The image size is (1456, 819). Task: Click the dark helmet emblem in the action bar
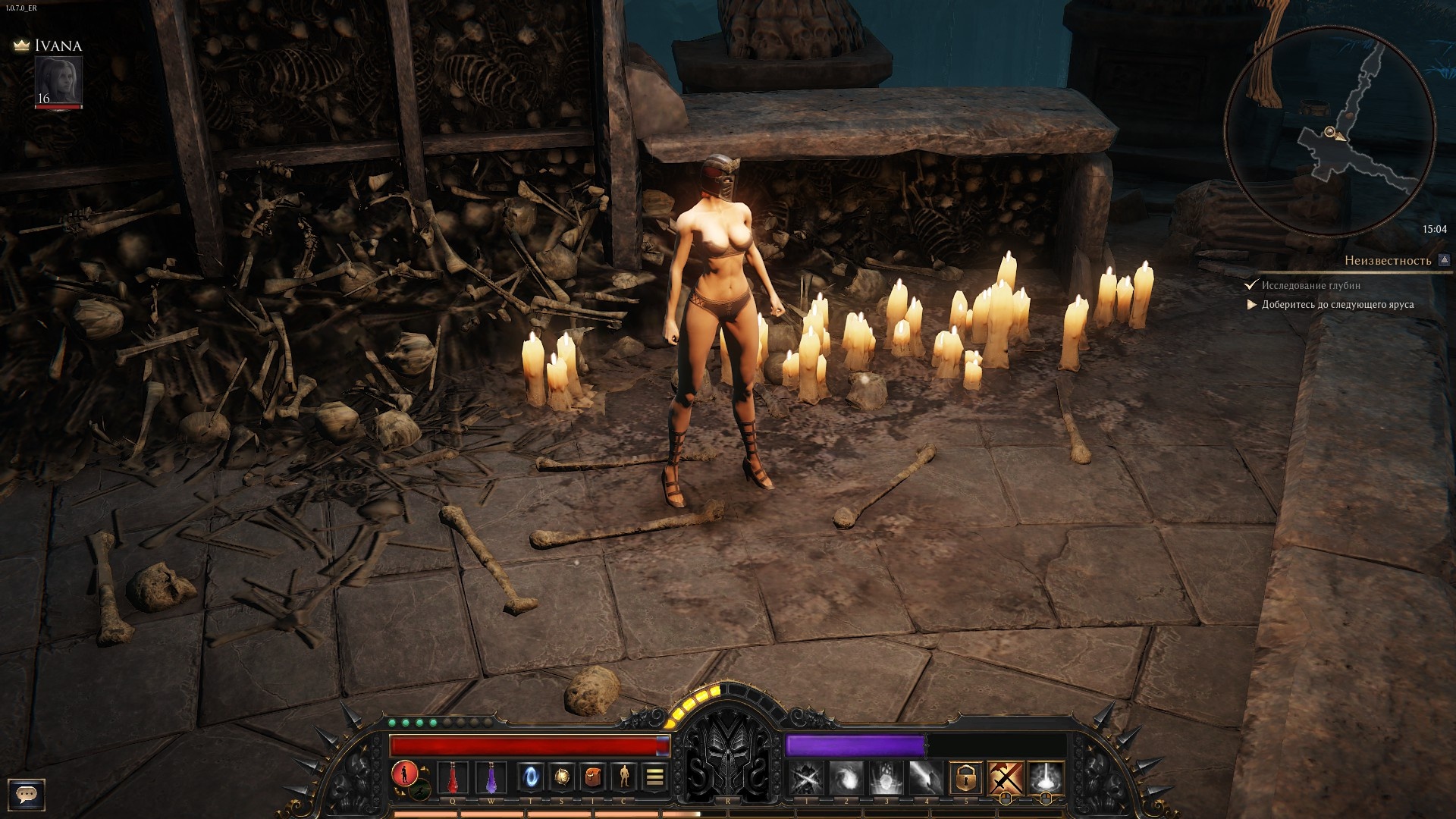tap(728, 758)
